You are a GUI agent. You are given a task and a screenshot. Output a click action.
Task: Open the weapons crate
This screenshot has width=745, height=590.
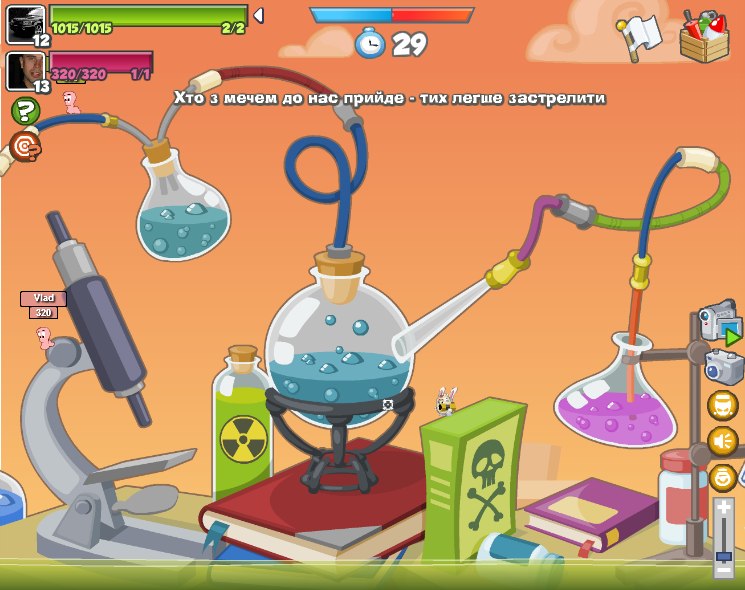(704, 36)
